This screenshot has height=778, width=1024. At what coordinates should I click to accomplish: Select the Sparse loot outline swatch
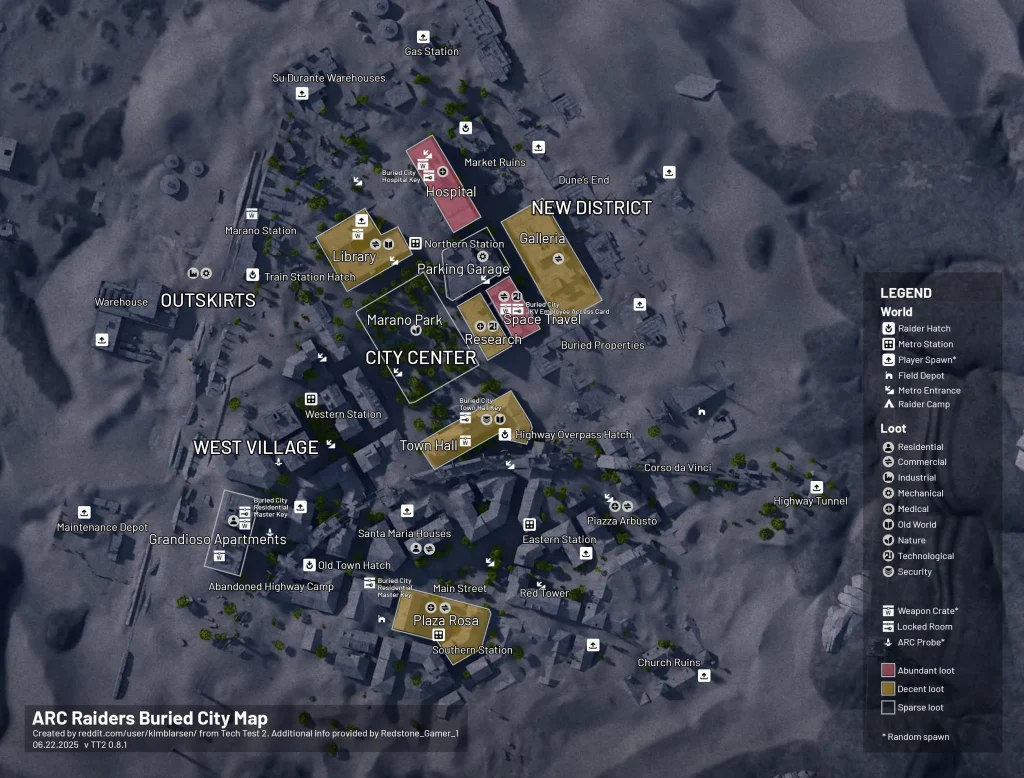point(888,708)
